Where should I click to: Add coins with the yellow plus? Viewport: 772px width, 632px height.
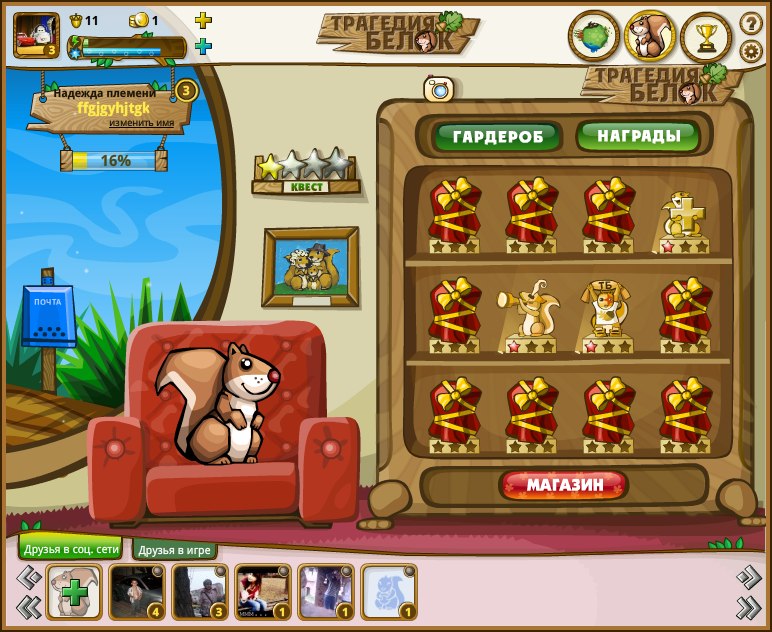pos(203,20)
